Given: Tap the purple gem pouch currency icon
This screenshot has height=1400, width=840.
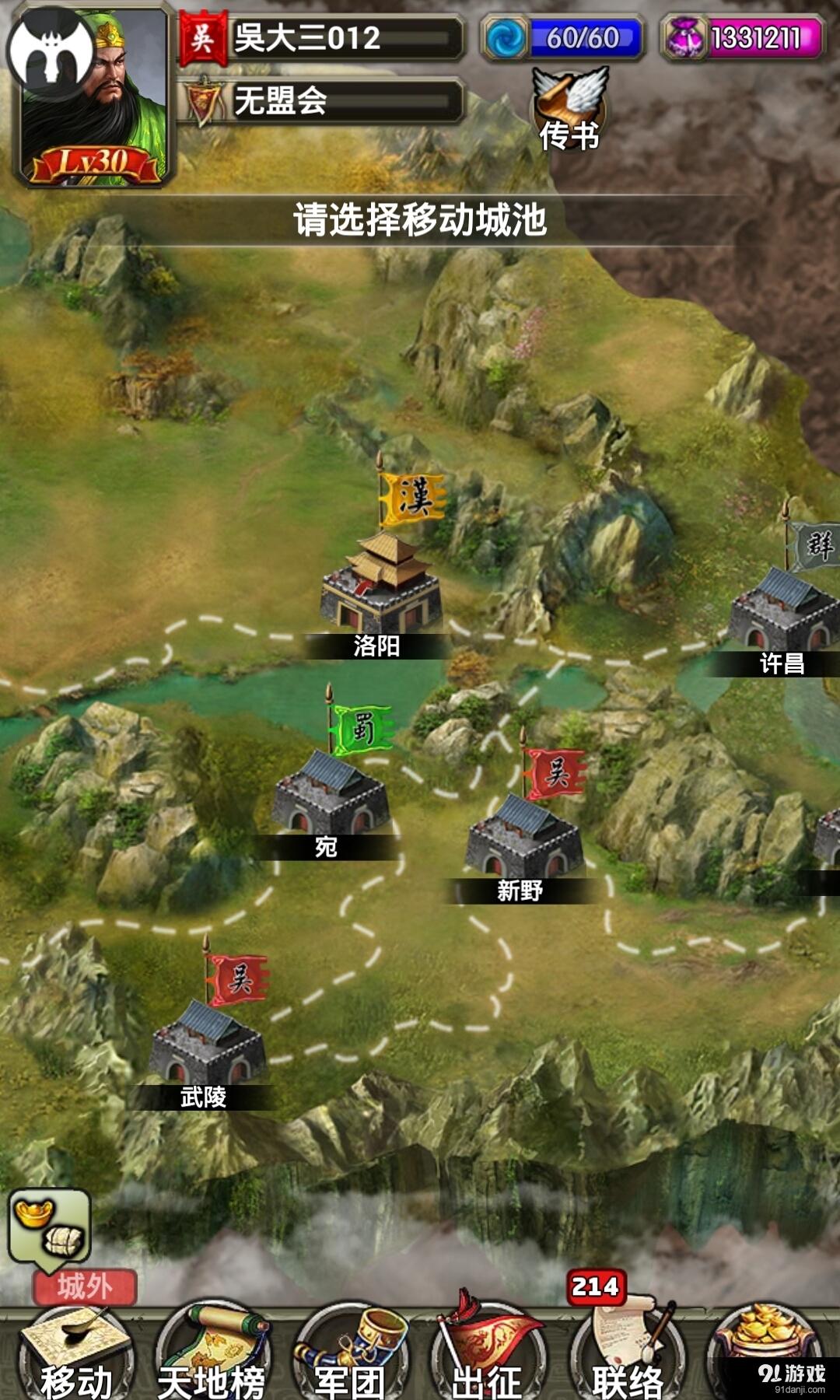Looking at the screenshot, I should click(x=684, y=37).
